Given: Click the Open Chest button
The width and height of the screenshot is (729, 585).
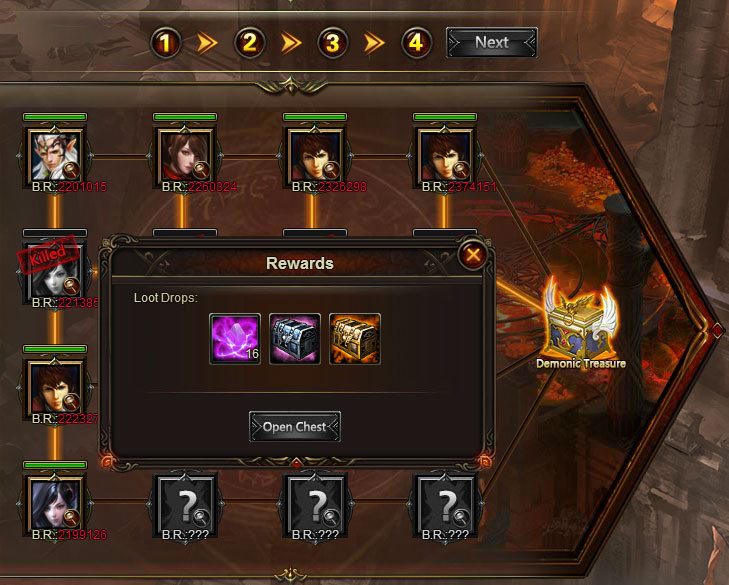Looking at the screenshot, I should [295, 427].
